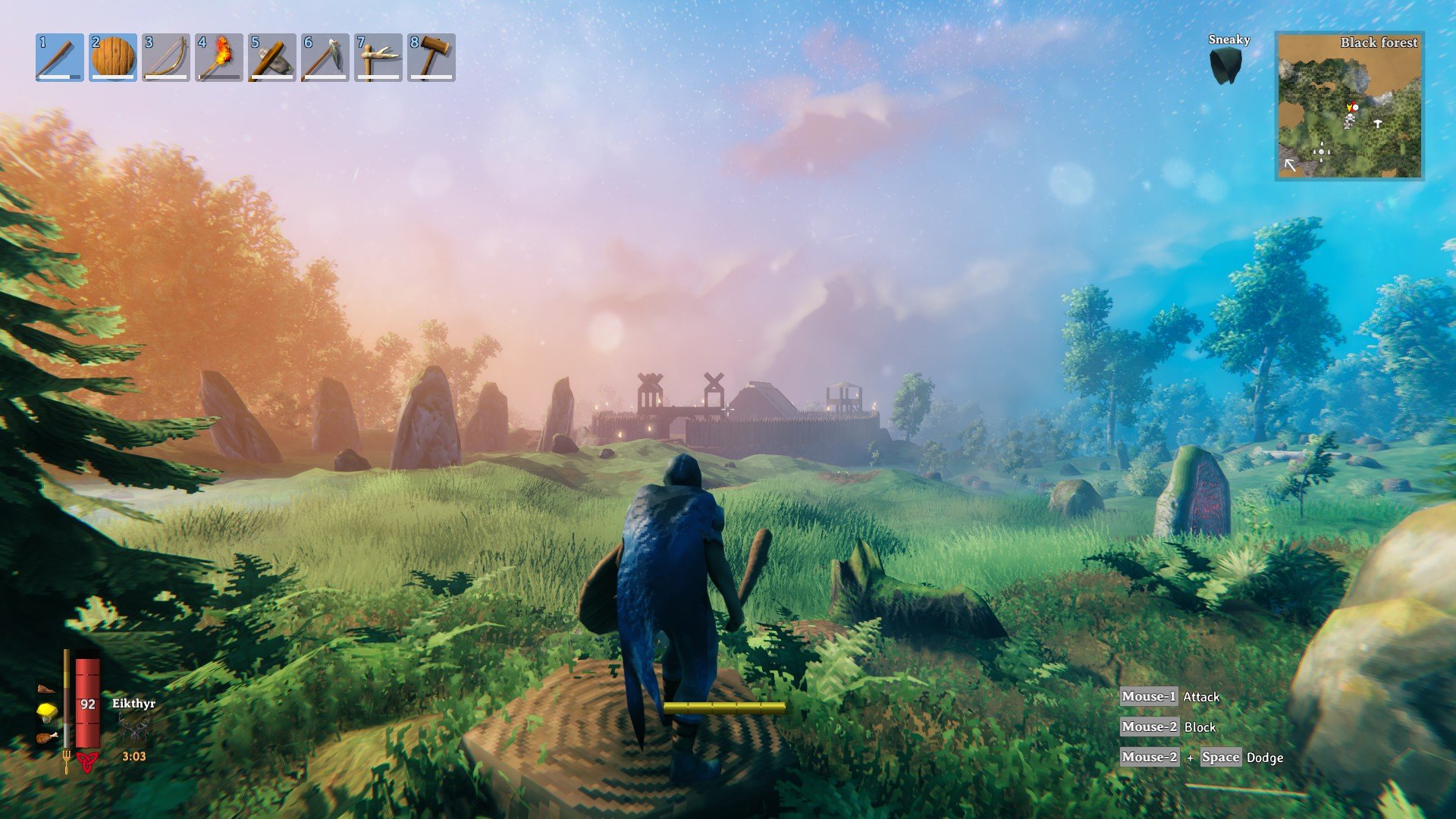
Task: Select the burning torch slot
Action: coord(218,58)
